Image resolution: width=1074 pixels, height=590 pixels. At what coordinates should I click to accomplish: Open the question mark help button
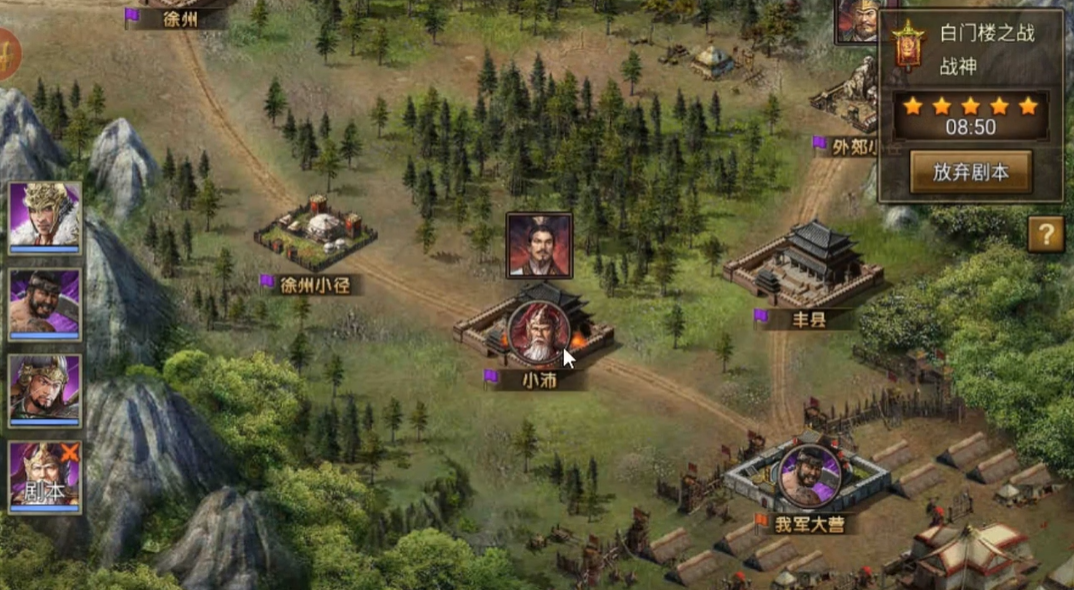point(1045,235)
